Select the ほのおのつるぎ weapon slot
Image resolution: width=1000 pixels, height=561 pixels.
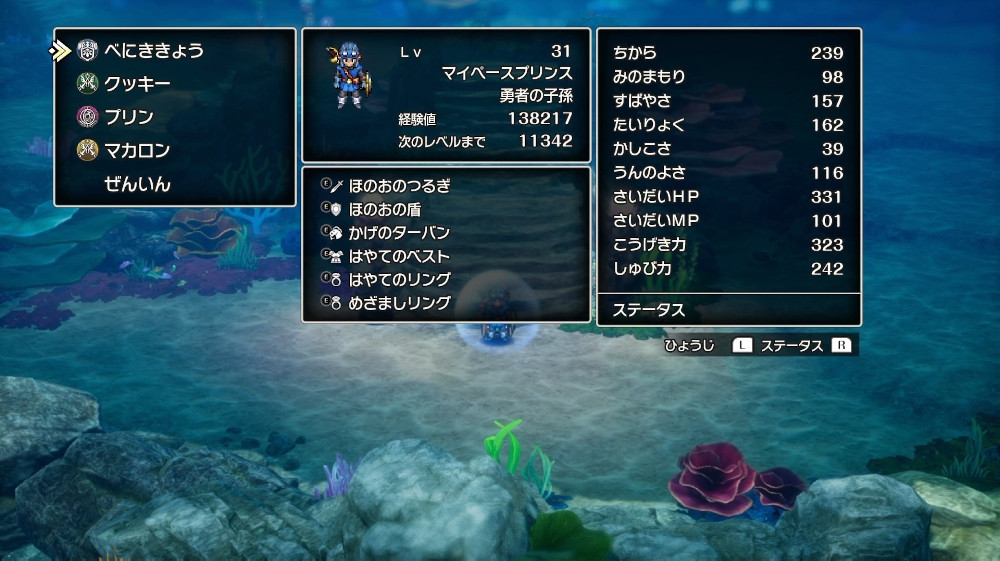point(399,186)
